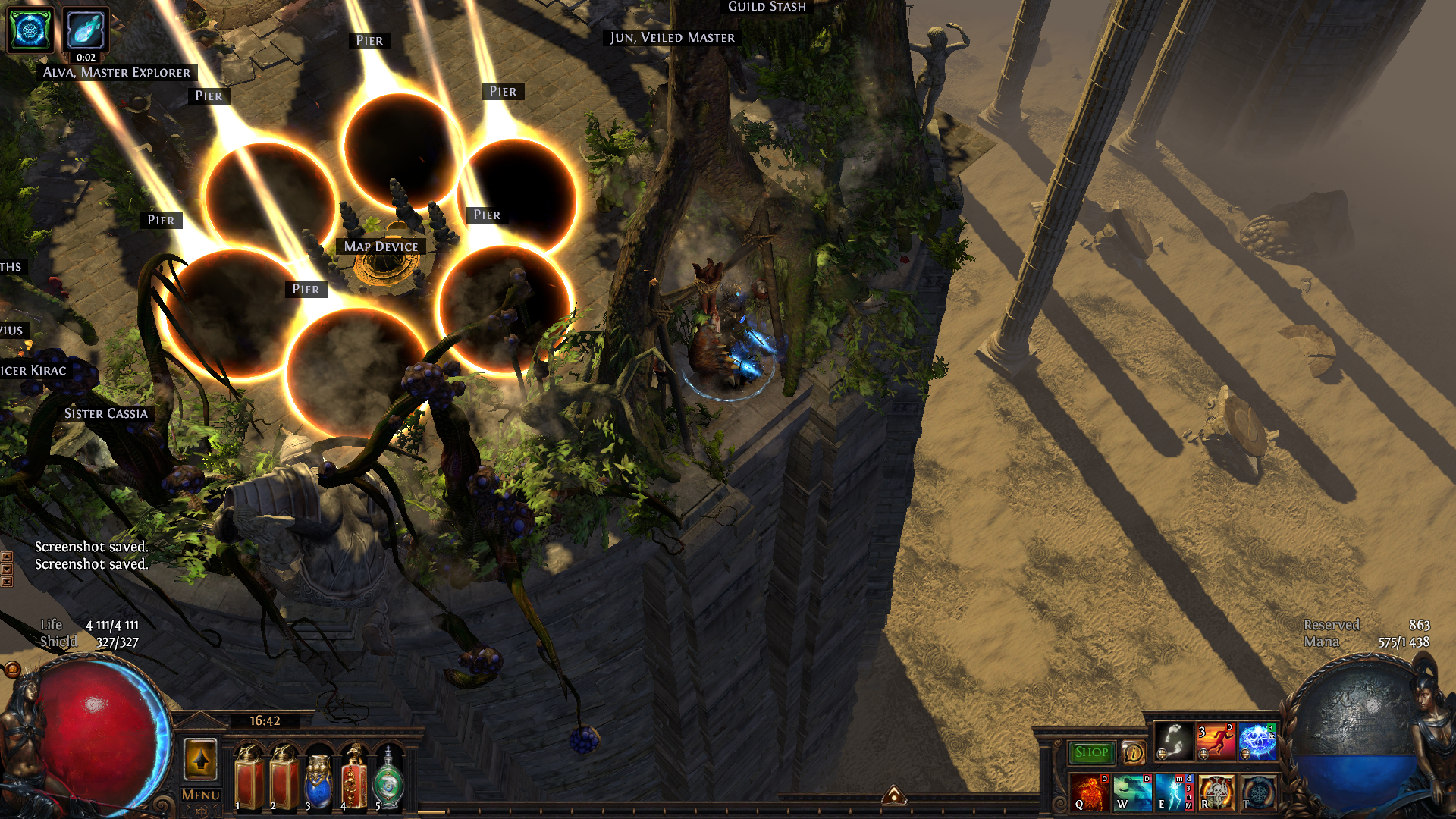1456x819 pixels.
Task: Toggle the skull aura skill on R
Action: pos(1216,792)
